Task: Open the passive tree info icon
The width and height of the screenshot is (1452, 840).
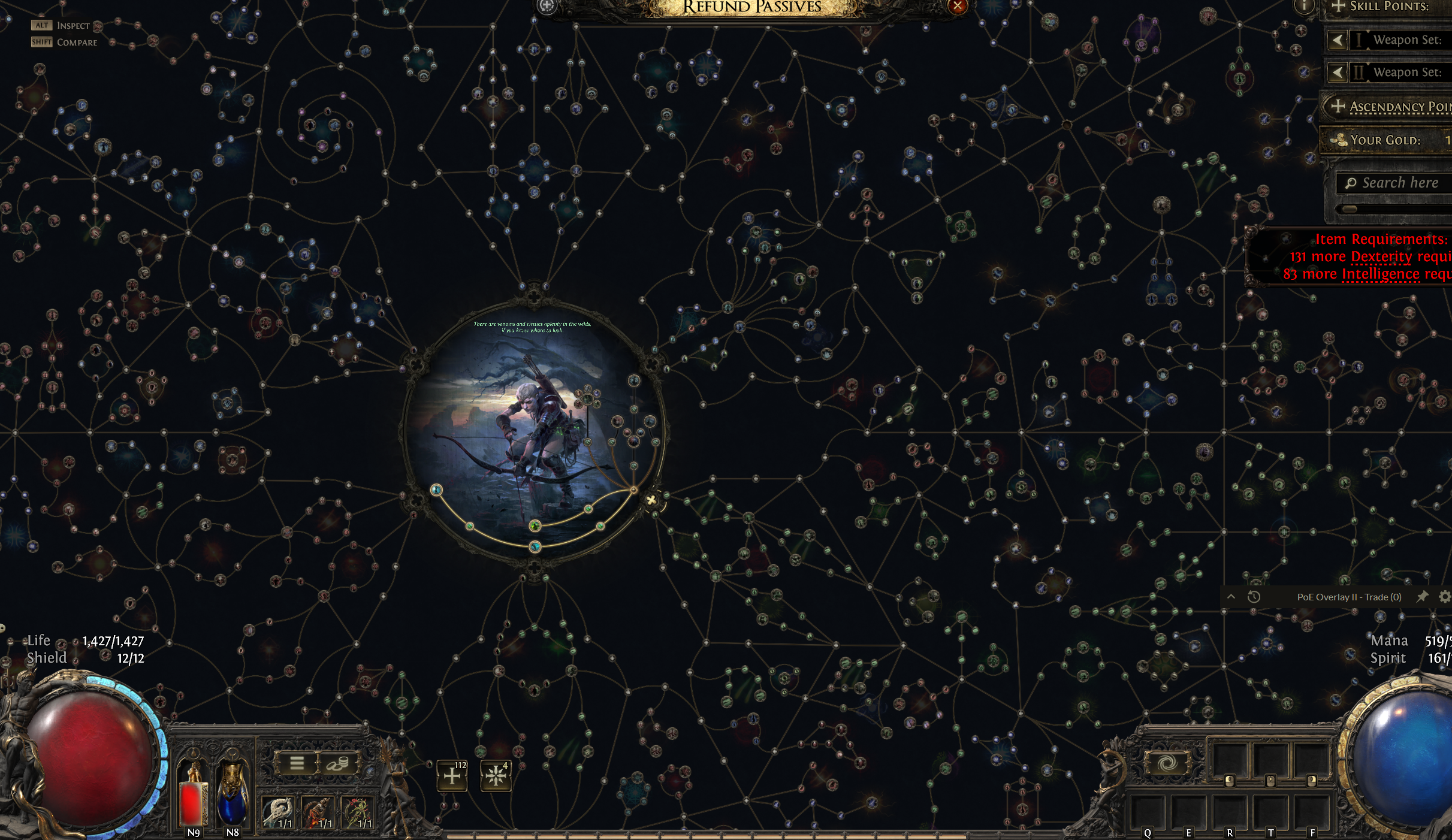Action: click(1304, 7)
